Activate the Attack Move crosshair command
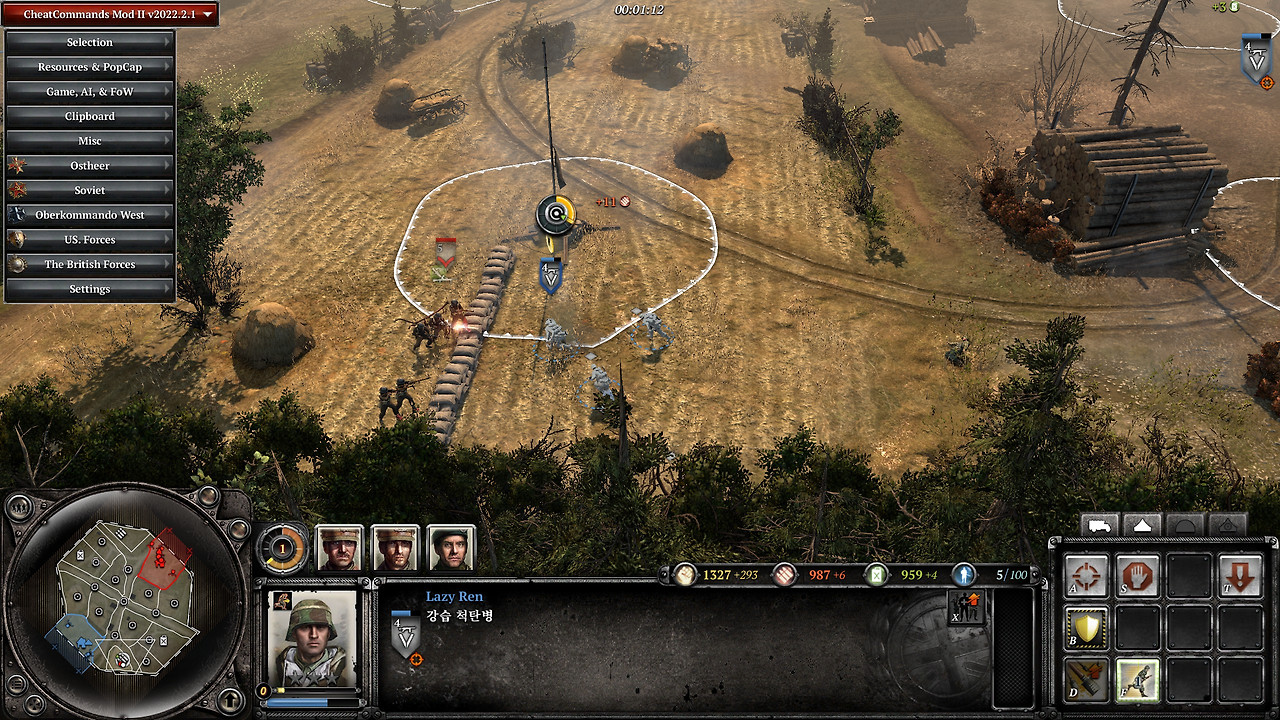Image resolution: width=1280 pixels, height=720 pixels. click(1086, 577)
